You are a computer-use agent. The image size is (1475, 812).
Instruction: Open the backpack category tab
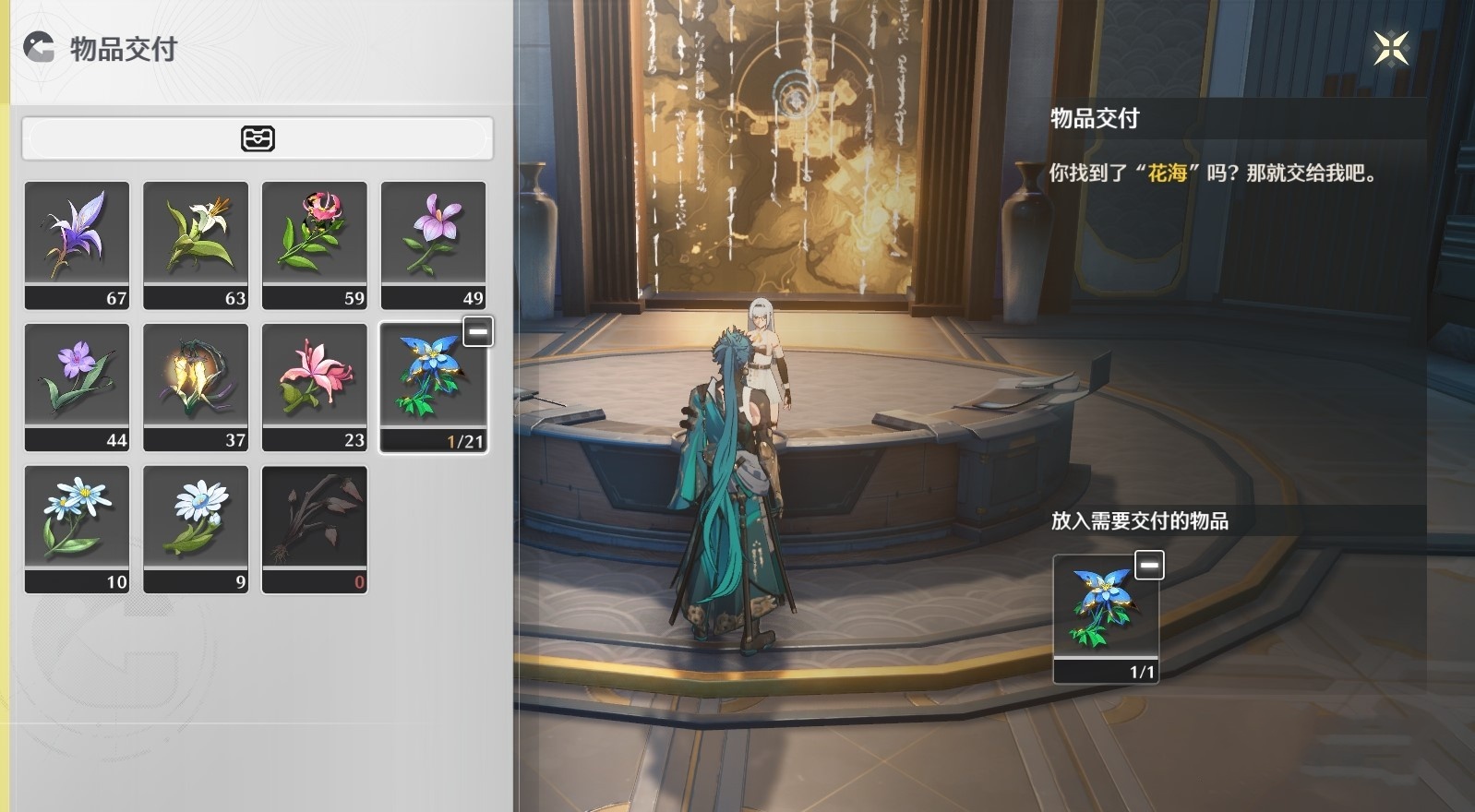click(258, 138)
